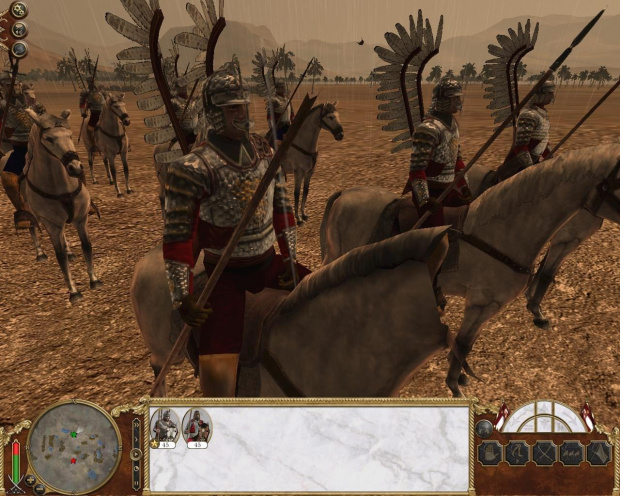620x496 pixels.
Task: Activate the crossed swords melee order
Action: 544,453
